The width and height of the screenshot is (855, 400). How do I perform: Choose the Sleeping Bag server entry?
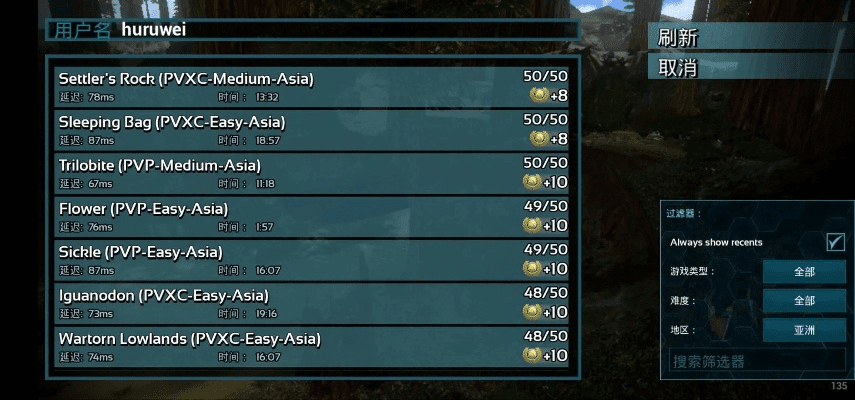312,130
